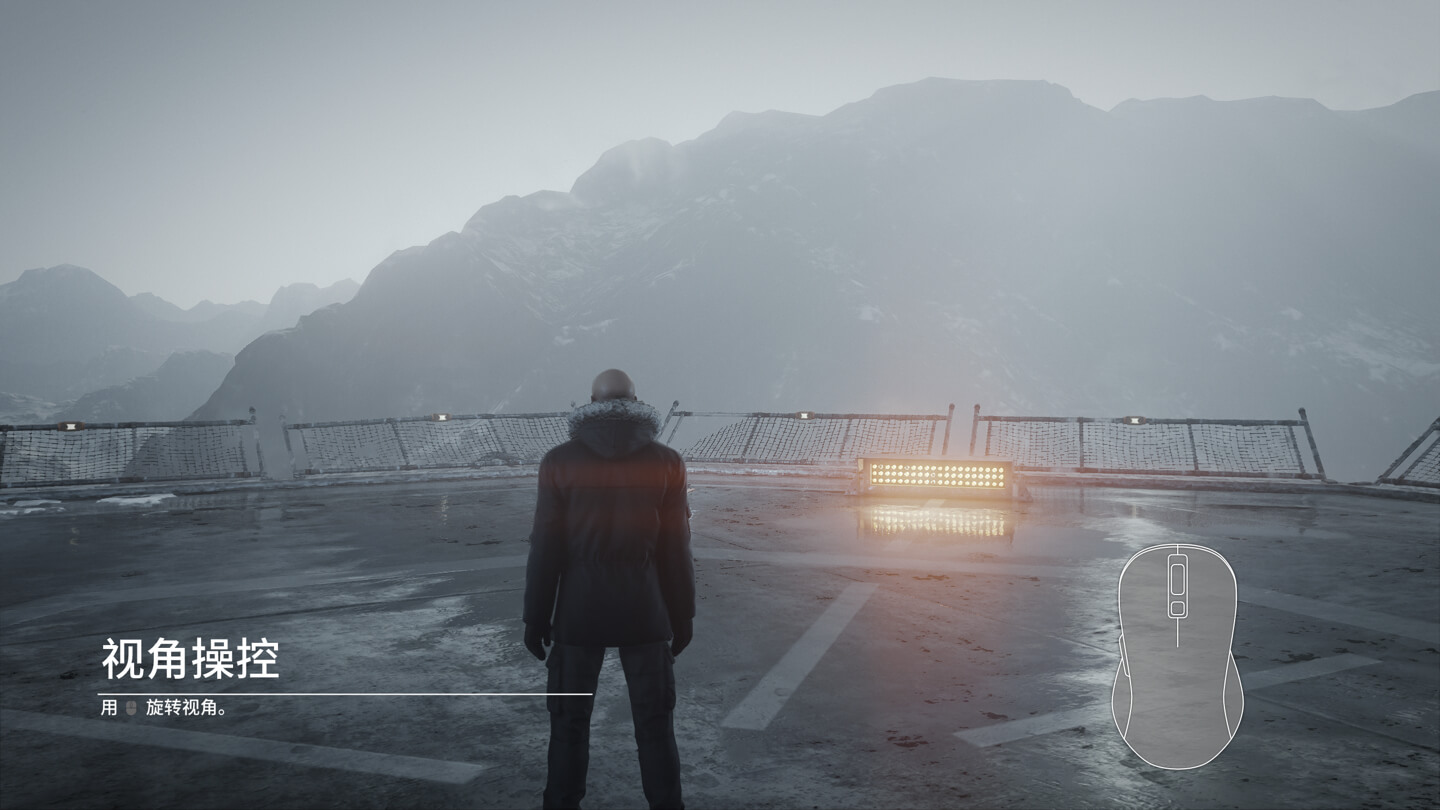Select the scroll wheel on the mouse diagram
Viewport: 1440px width, 810px height.
point(1177,577)
